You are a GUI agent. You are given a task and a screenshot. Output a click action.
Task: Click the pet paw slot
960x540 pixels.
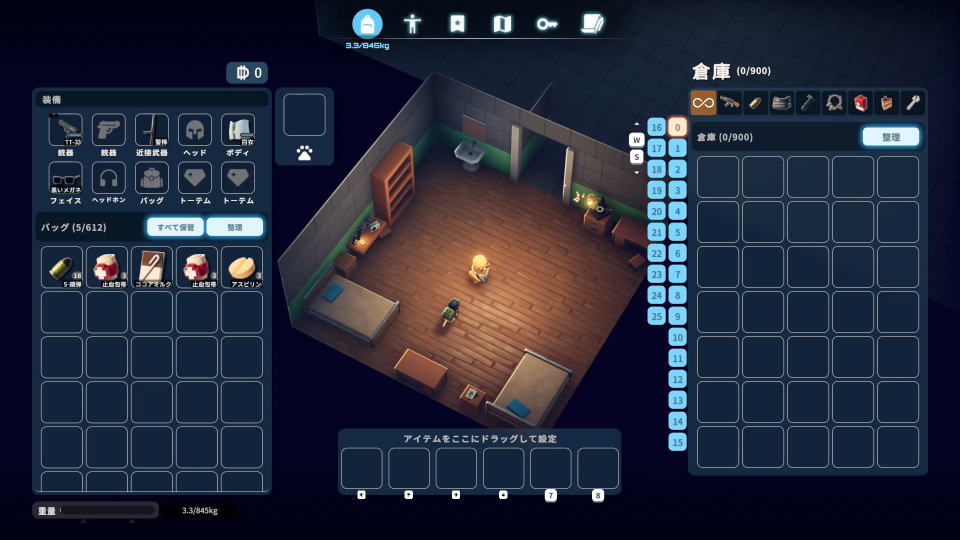coord(304,153)
